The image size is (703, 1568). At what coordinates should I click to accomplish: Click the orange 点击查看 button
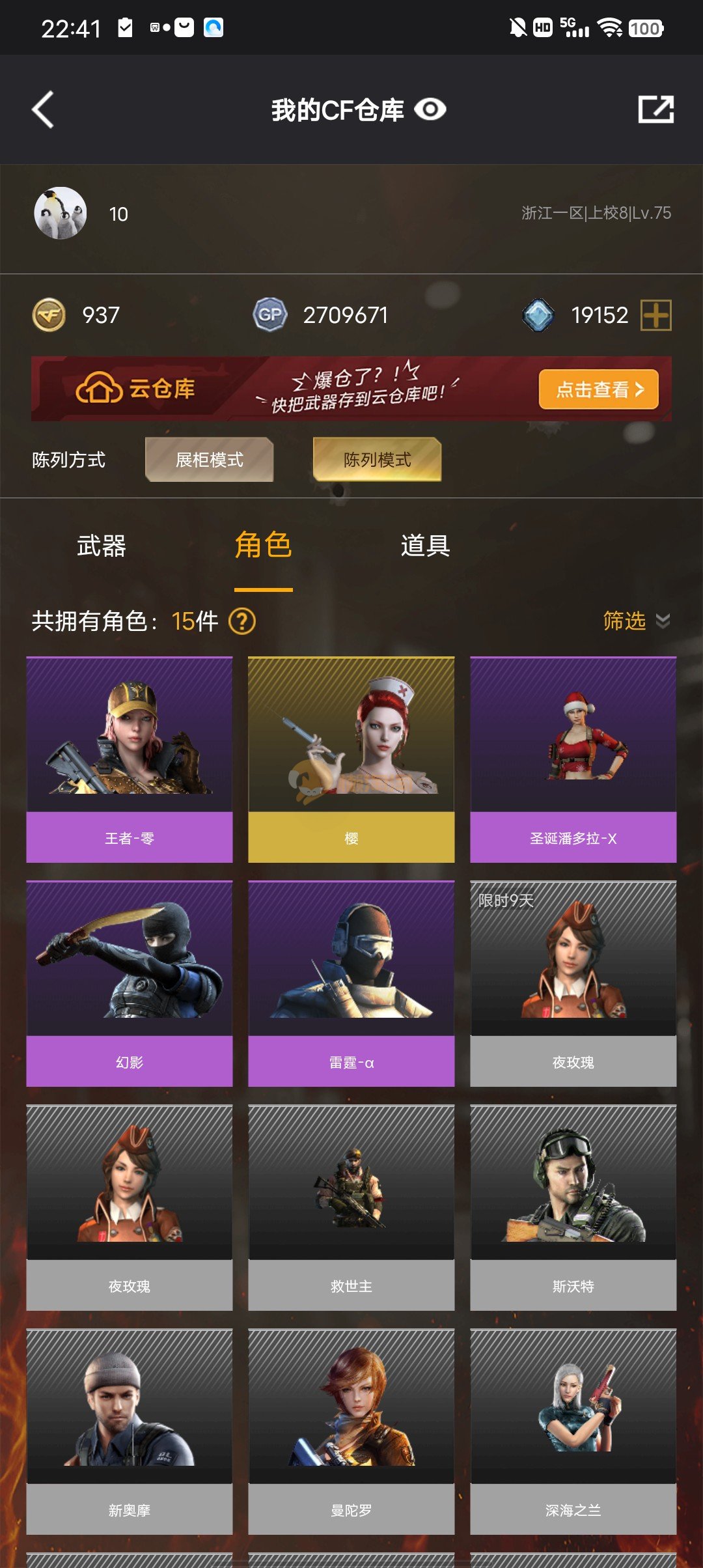(x=598, y=389)
